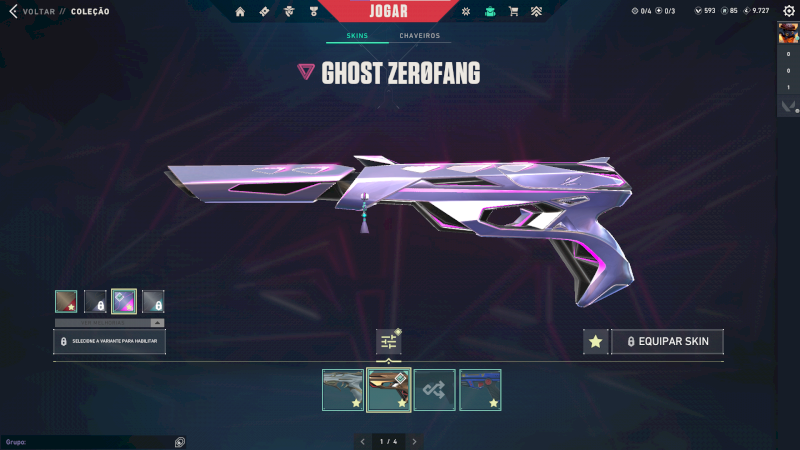Select the Skins tab

point(357,36)
